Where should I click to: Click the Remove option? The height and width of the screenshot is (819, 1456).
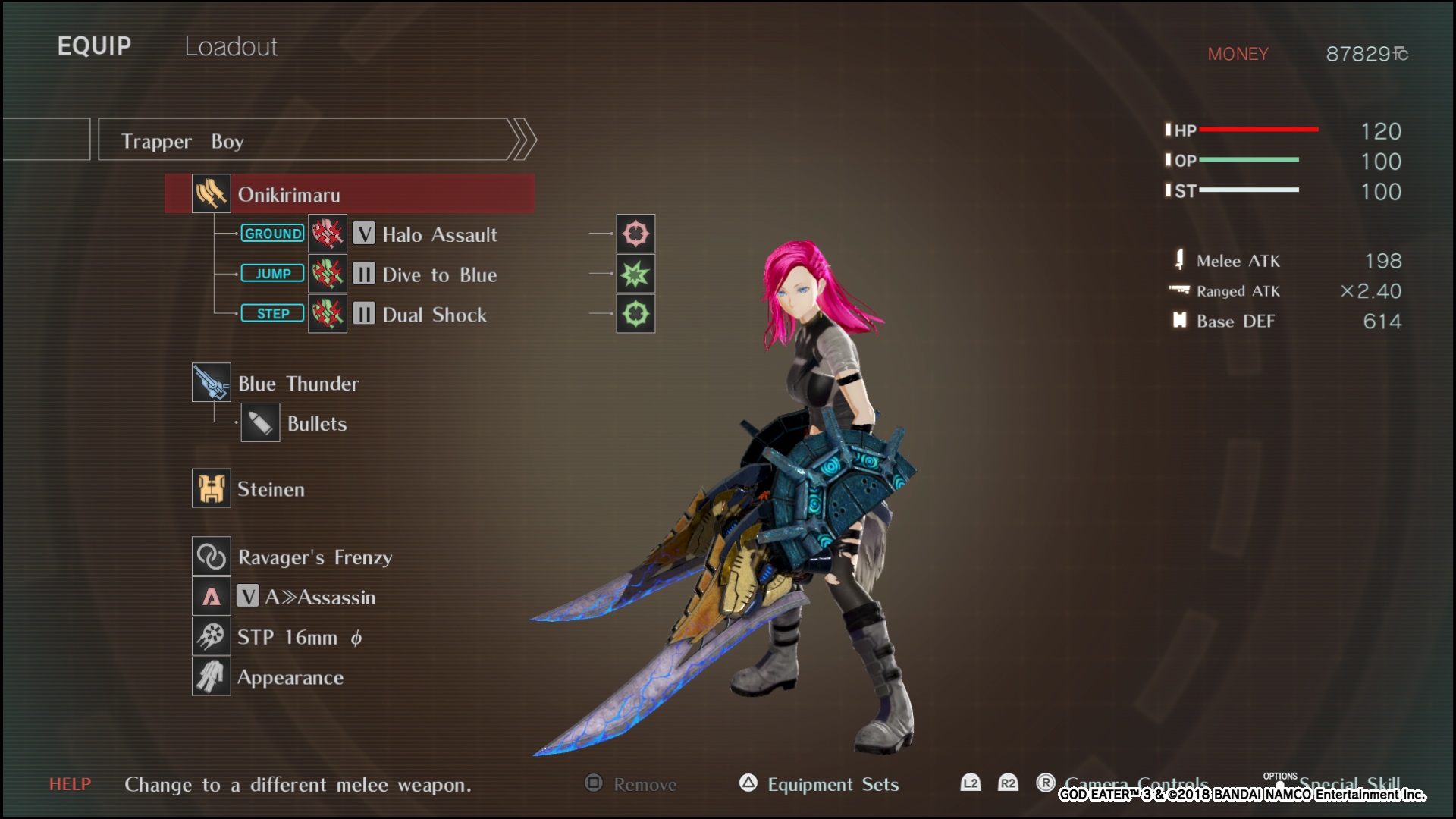[x=644, y=785]
